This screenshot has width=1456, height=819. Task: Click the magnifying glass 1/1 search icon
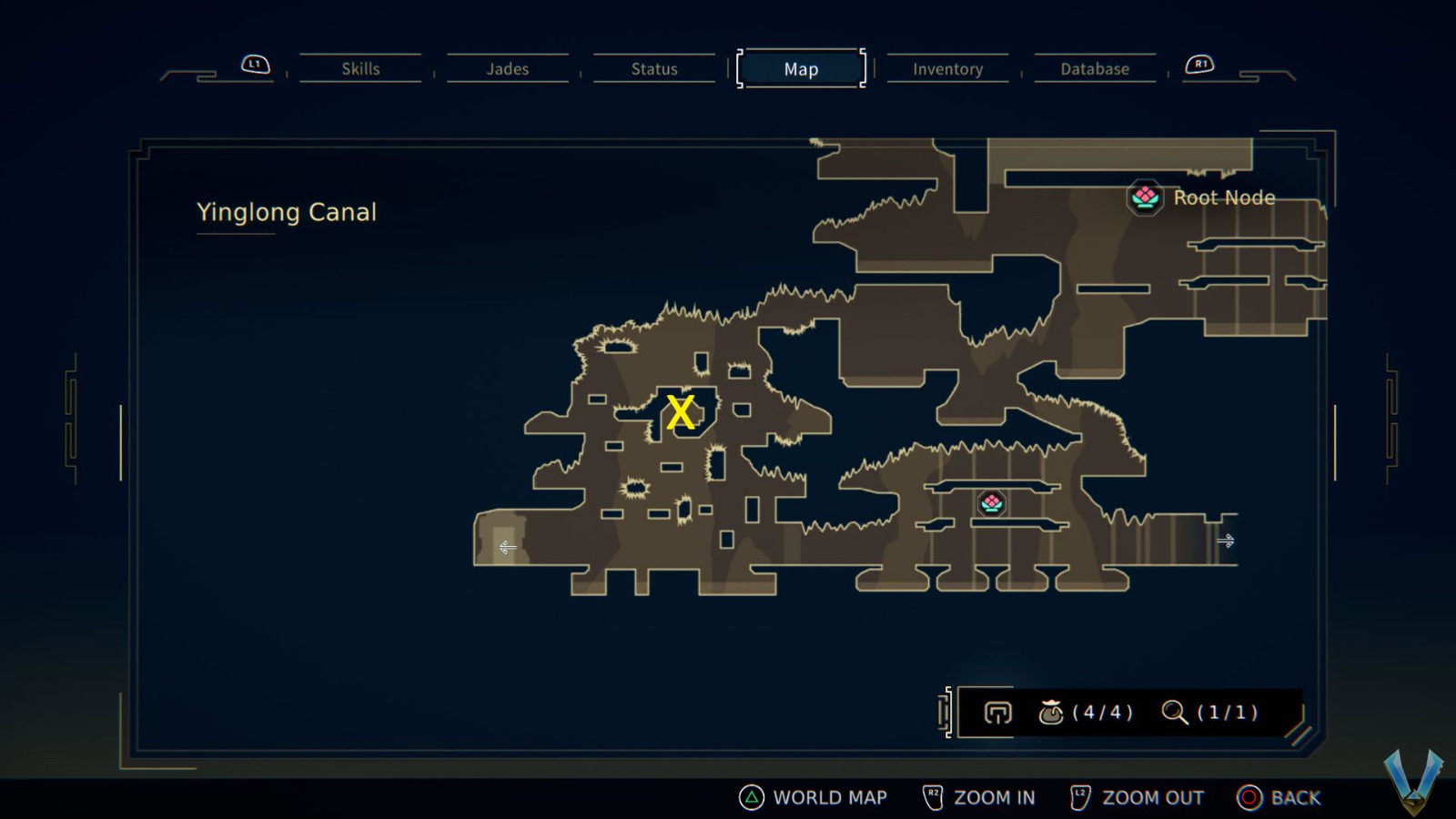(x=1174, y=713)
